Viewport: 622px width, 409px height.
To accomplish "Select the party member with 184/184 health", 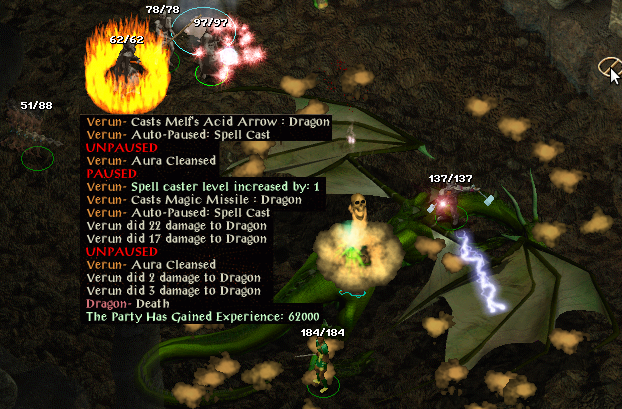I will coord(320,362).
